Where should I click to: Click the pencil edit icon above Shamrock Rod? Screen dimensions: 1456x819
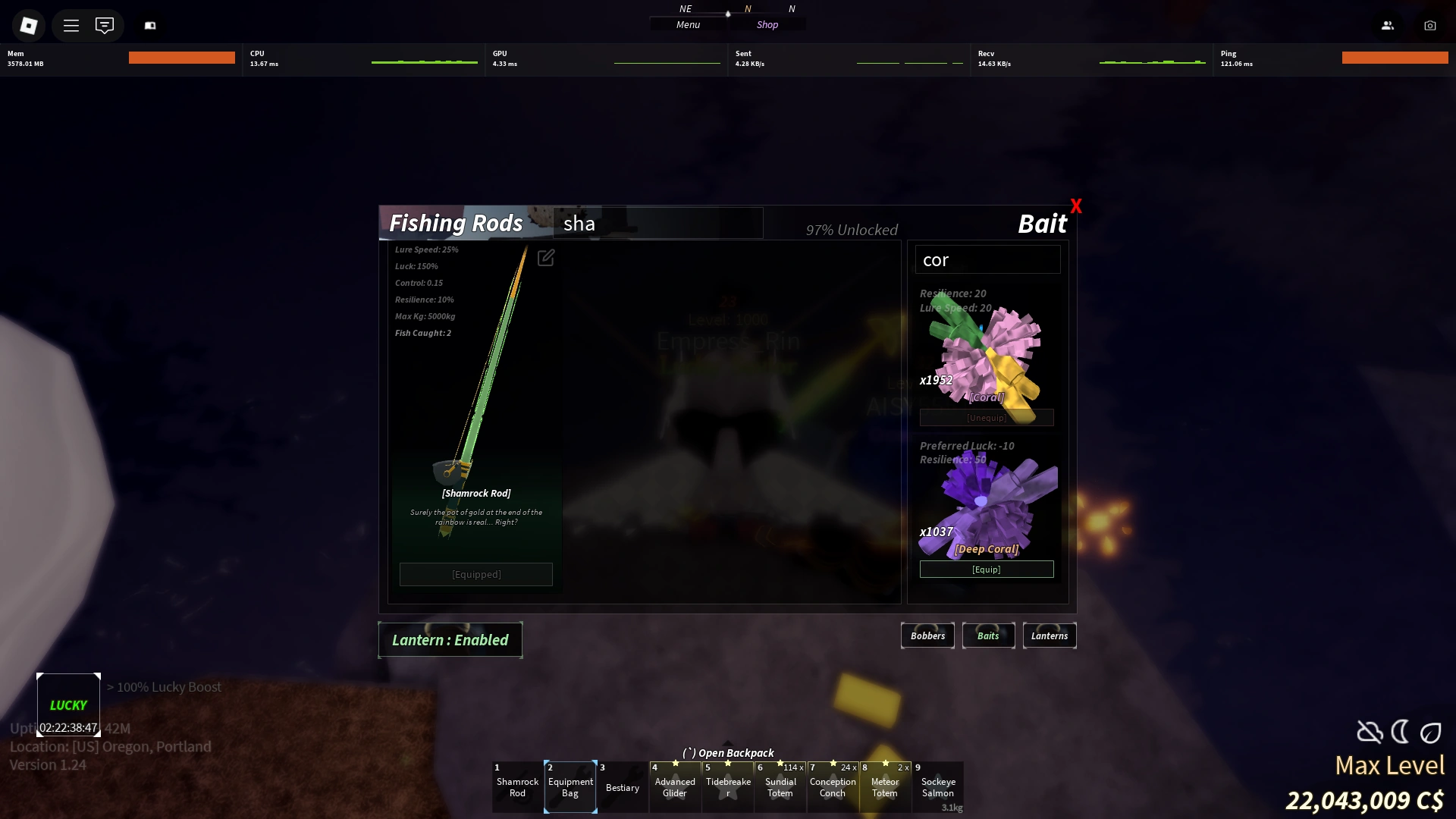tap(546, 258)
